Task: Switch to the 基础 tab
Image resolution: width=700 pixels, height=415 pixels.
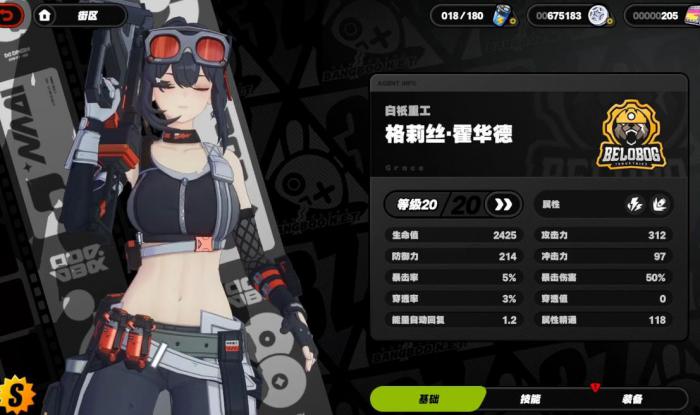Action: pos(428,399)
